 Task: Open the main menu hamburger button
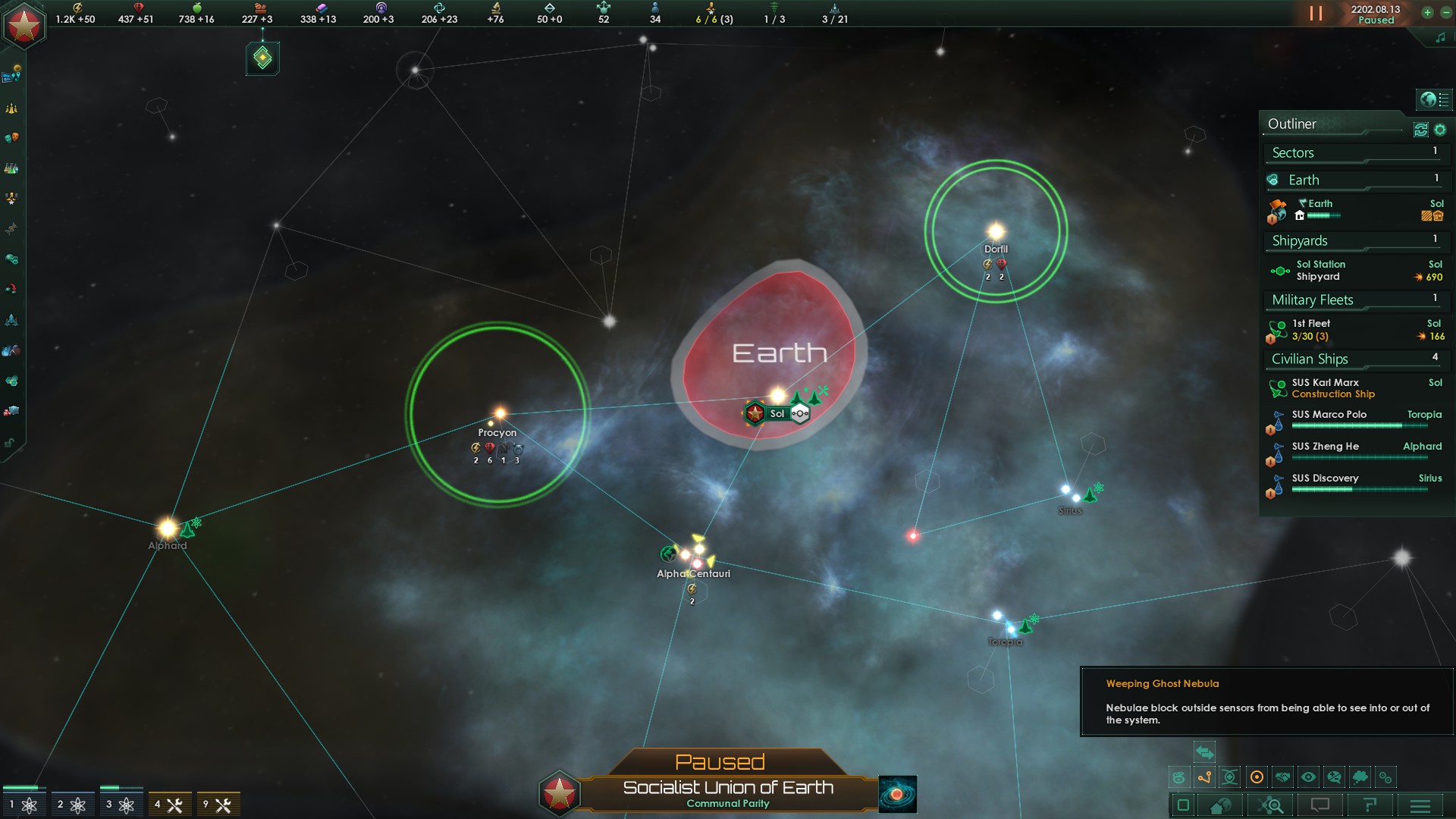tap(1420, 805)
